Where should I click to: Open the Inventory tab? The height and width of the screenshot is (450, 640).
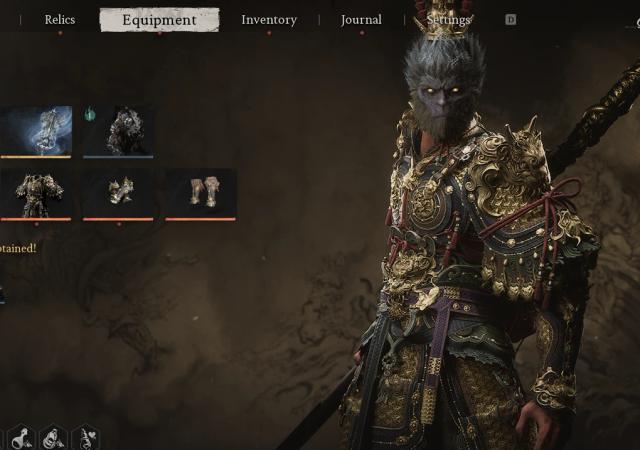[x=269, y=20]
